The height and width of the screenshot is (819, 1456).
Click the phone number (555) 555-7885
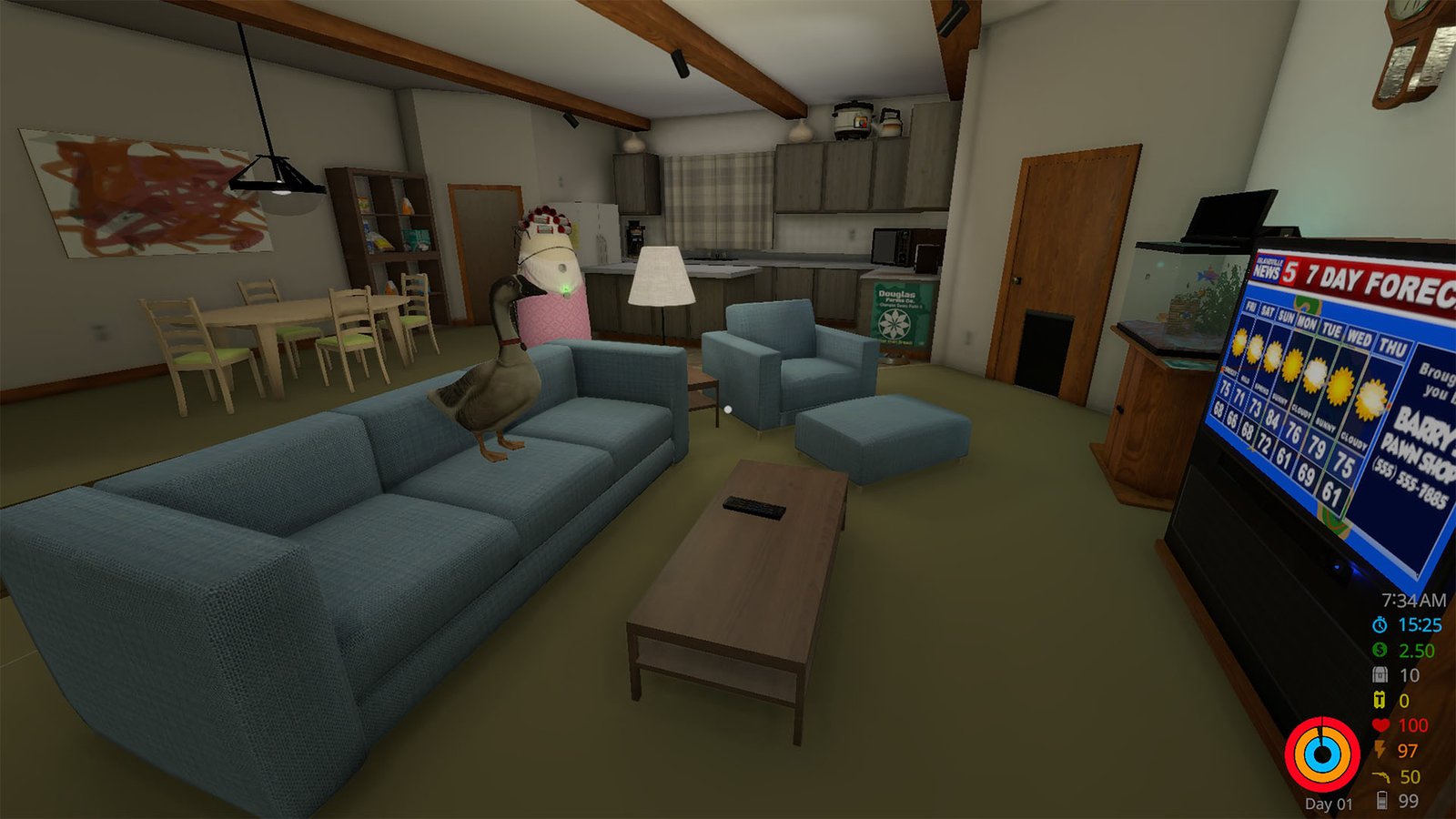[1410, 480]
